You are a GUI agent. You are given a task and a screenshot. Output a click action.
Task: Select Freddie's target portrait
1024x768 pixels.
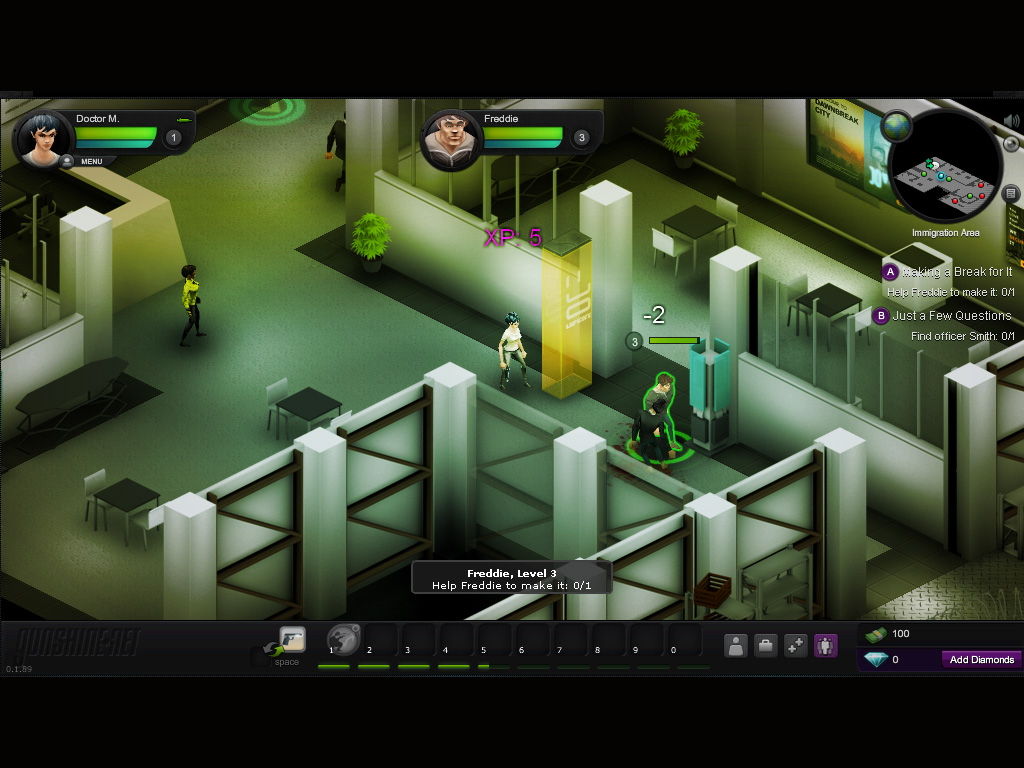pos(451,139)
